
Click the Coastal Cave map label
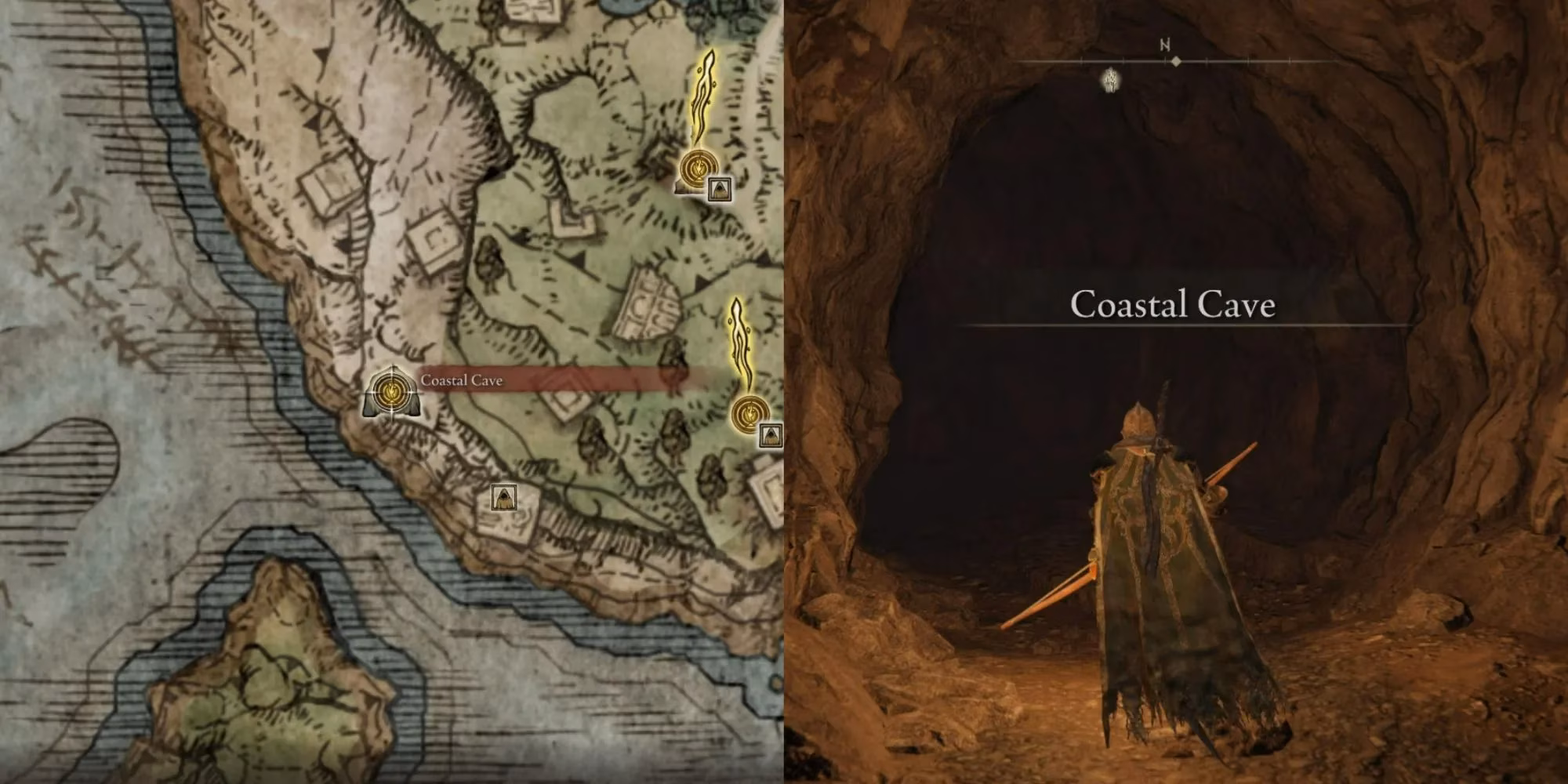(x=461, y=381)
